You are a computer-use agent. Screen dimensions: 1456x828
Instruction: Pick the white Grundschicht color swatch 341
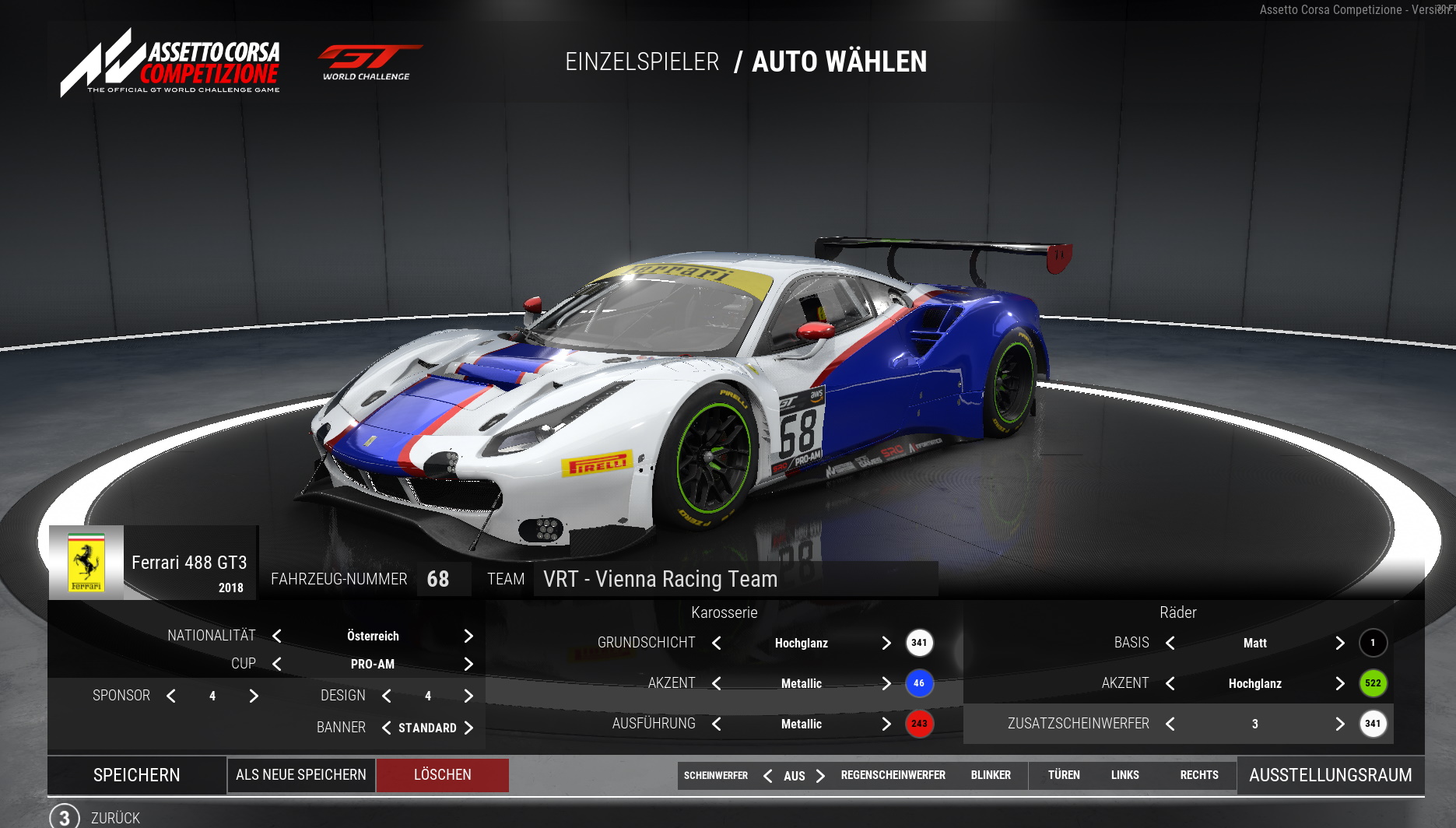(919, 643)
